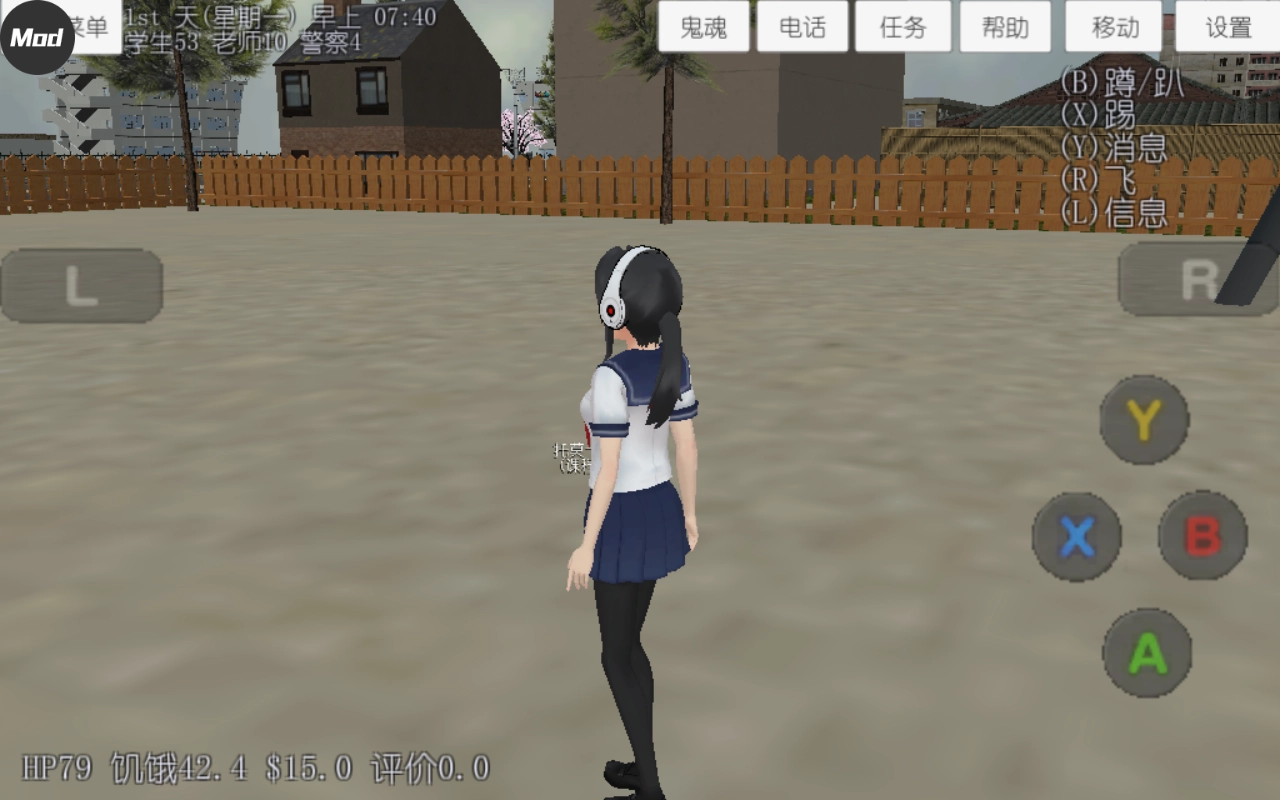Tap the Mod icon in top-left corner
The width and height of the screenshot is (1280, 800).
click(x=35, y=30)
